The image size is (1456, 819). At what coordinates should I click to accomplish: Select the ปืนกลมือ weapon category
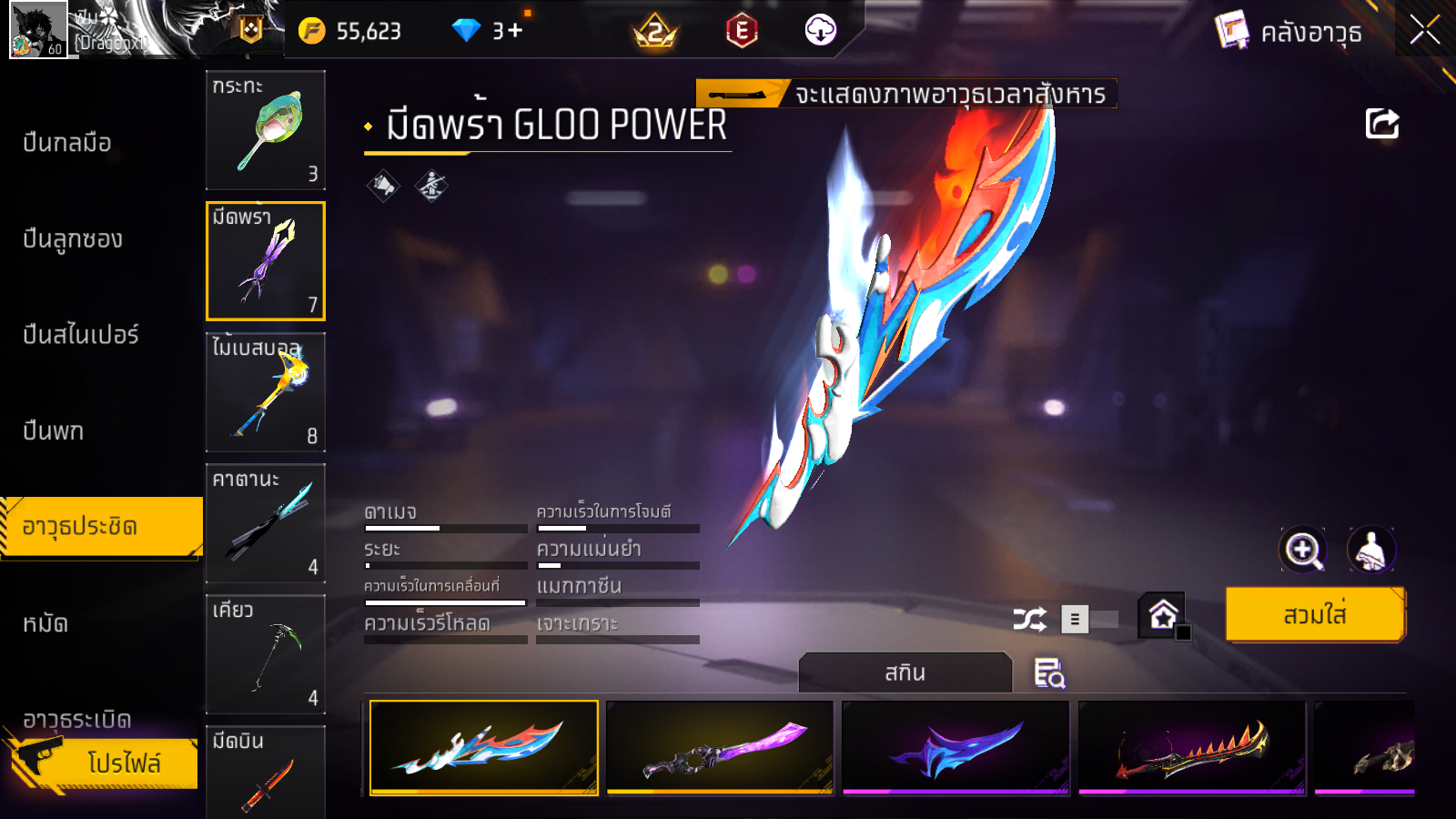(x=67, y=143)
